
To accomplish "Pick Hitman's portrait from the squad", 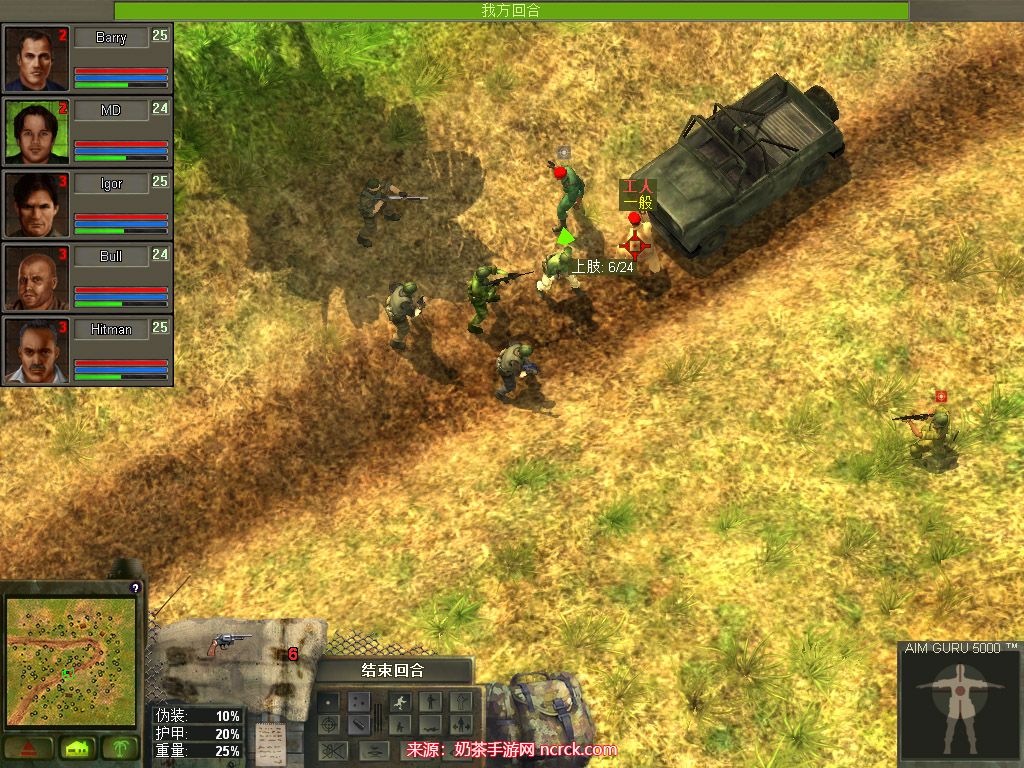I will (x=37, y=351).
